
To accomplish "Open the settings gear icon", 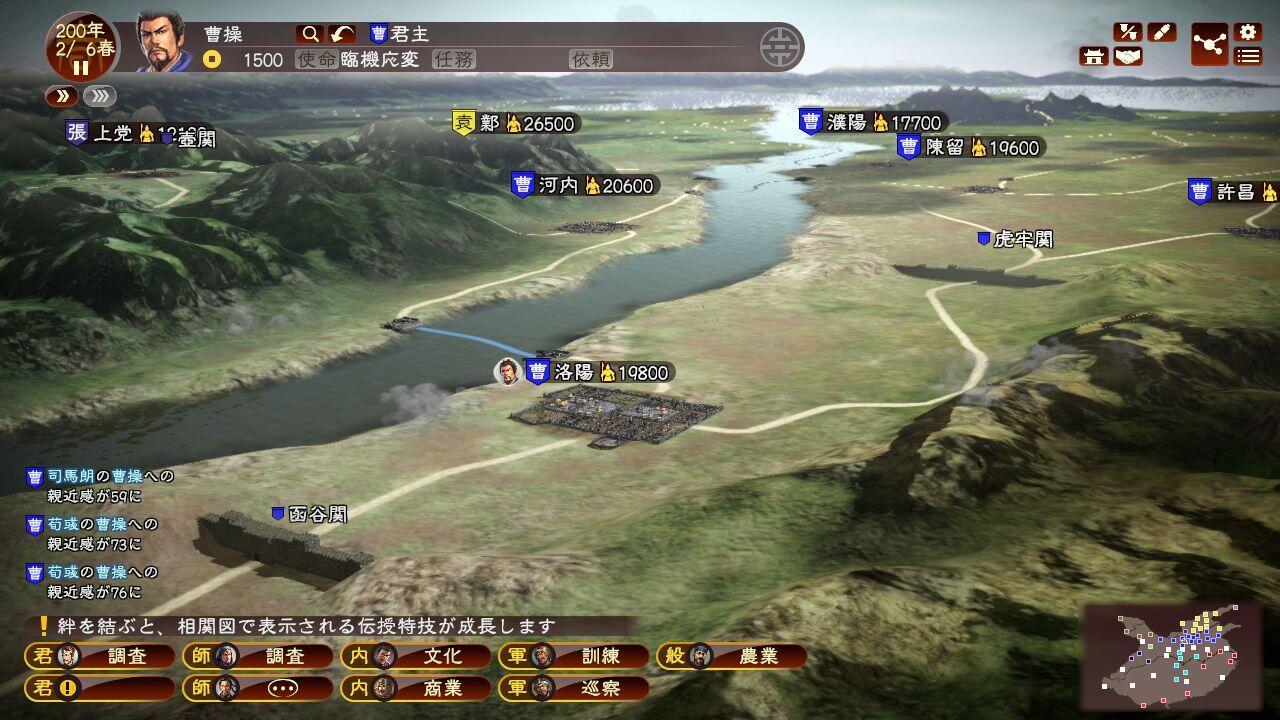I will click(1247, 30).
